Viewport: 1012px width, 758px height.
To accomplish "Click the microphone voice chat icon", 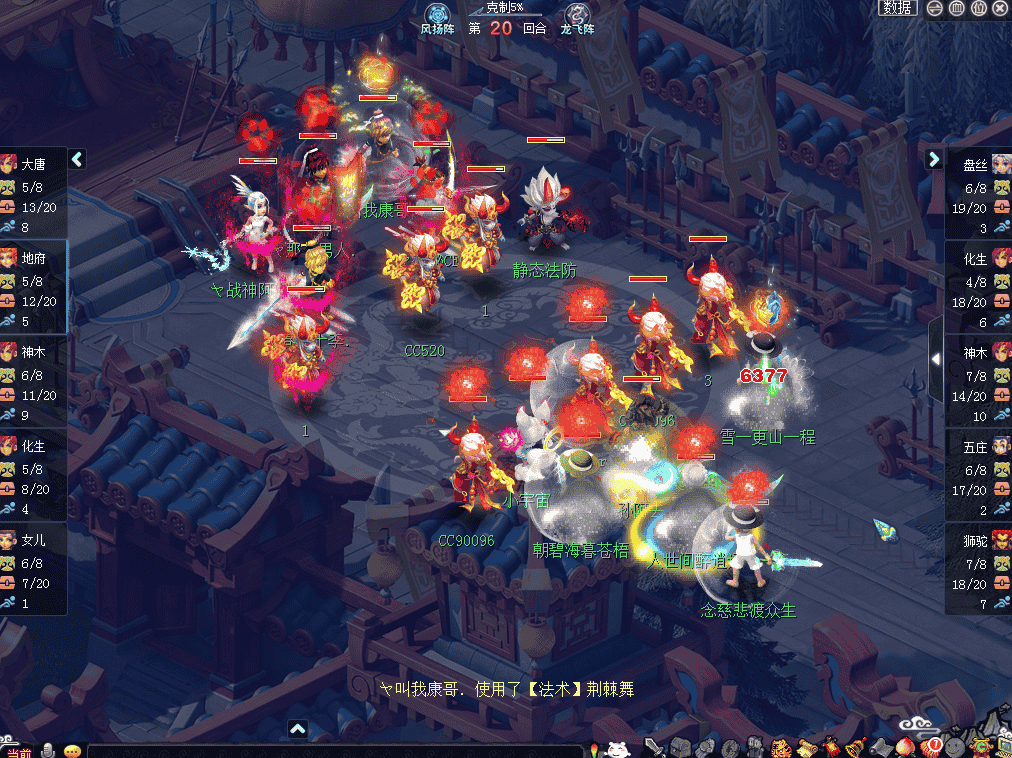I will tap(46, 751).
